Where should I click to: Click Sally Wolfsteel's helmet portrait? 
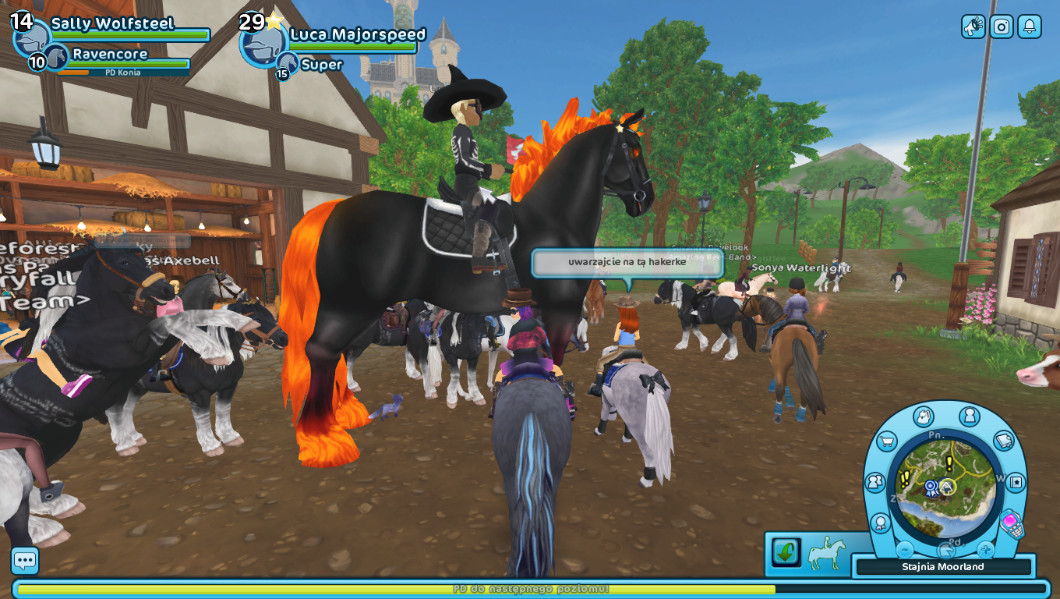coord(32,38)
